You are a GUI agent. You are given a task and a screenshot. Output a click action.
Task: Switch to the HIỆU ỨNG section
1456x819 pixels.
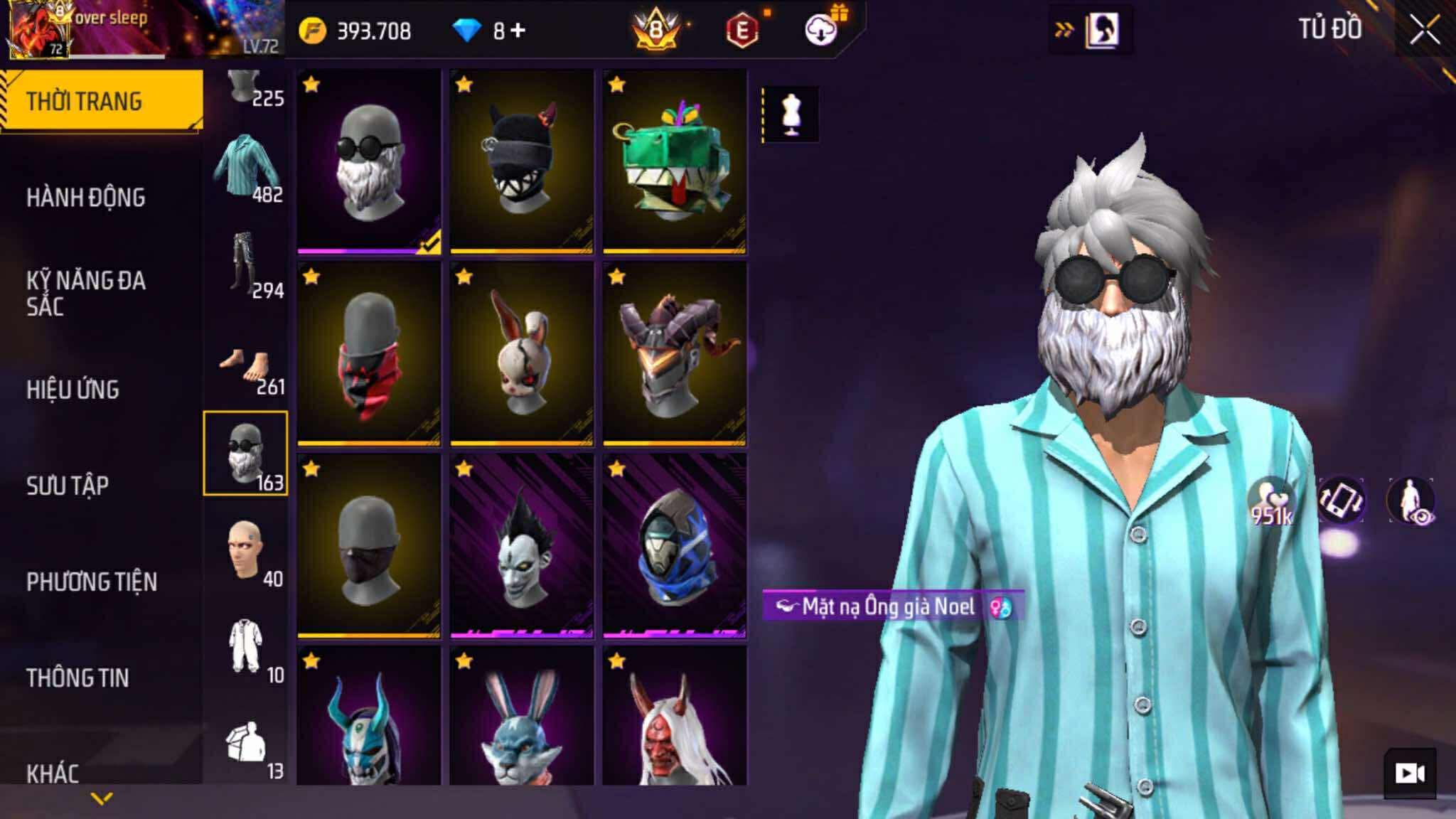(73, 390)
